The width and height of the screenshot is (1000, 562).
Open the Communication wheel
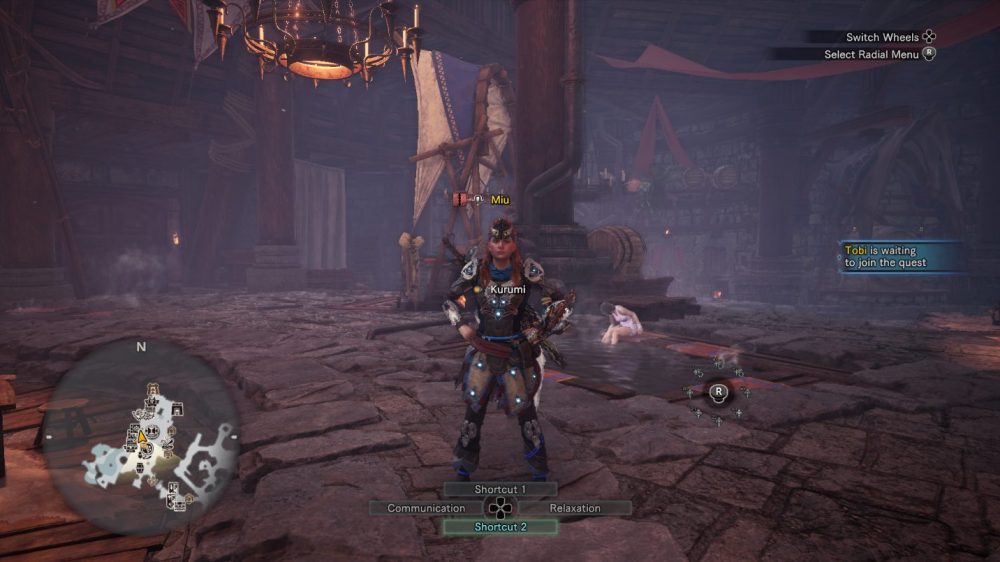[426, 508]
